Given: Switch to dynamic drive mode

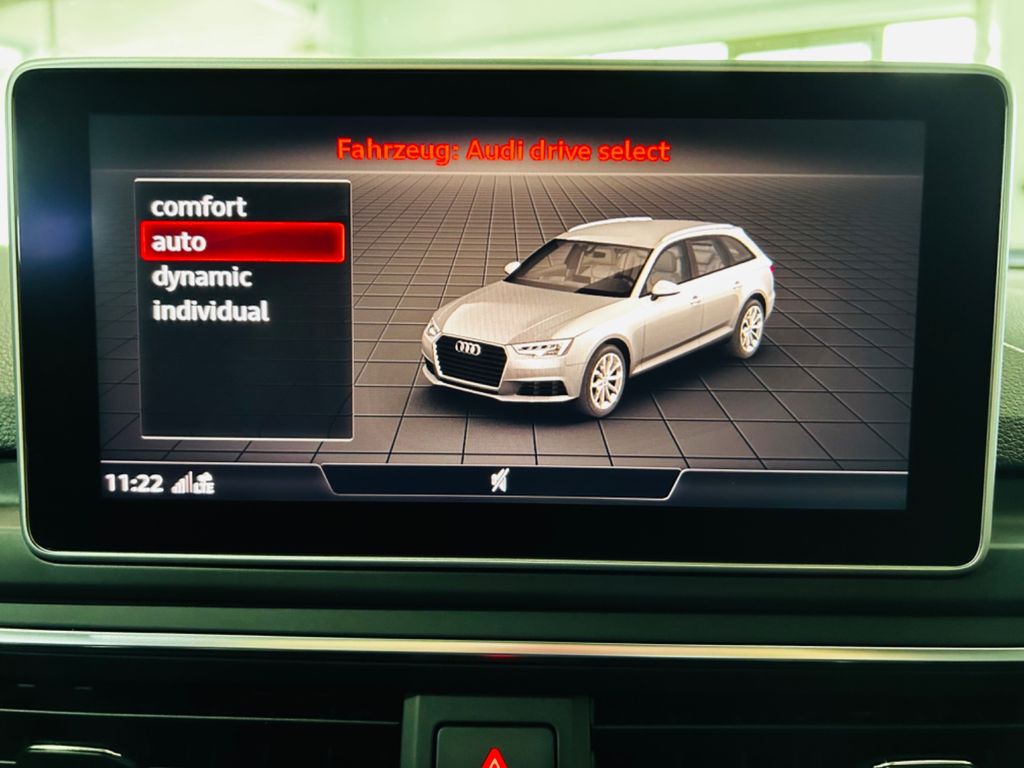Looking at the screenshot, I should click(x=201, y=277).
